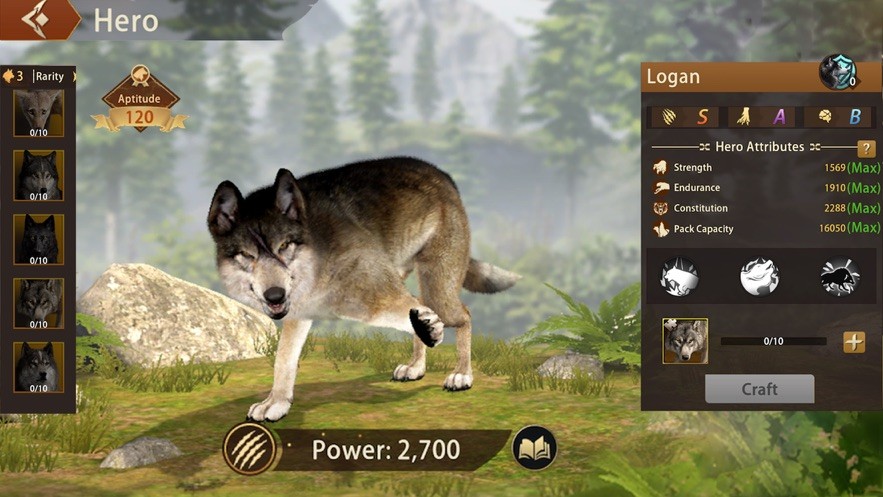Select the solid black wolf hero thumbnail
The image size is (883, 497).
[x=39, y=238]
